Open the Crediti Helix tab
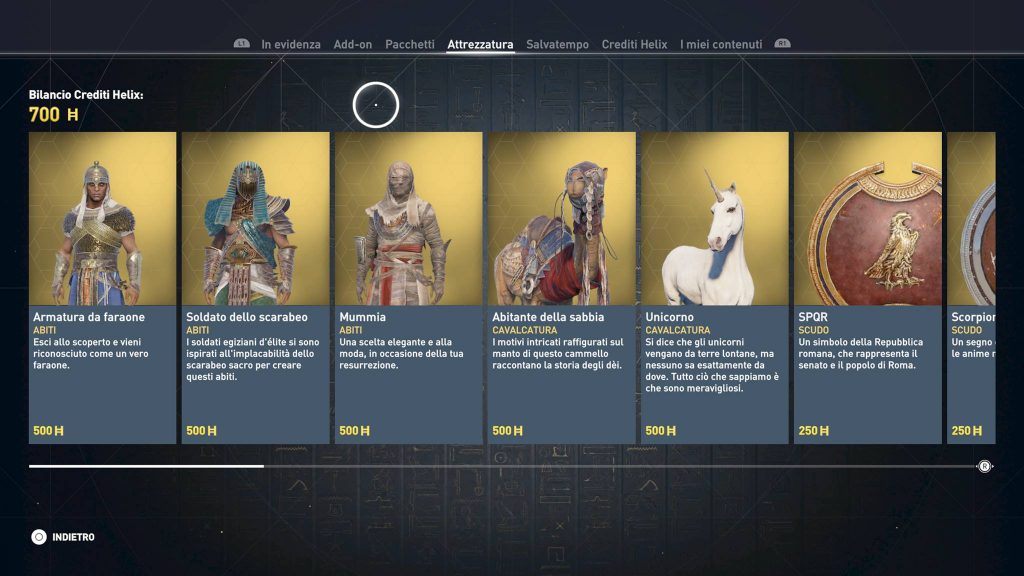 click(634, 44)
